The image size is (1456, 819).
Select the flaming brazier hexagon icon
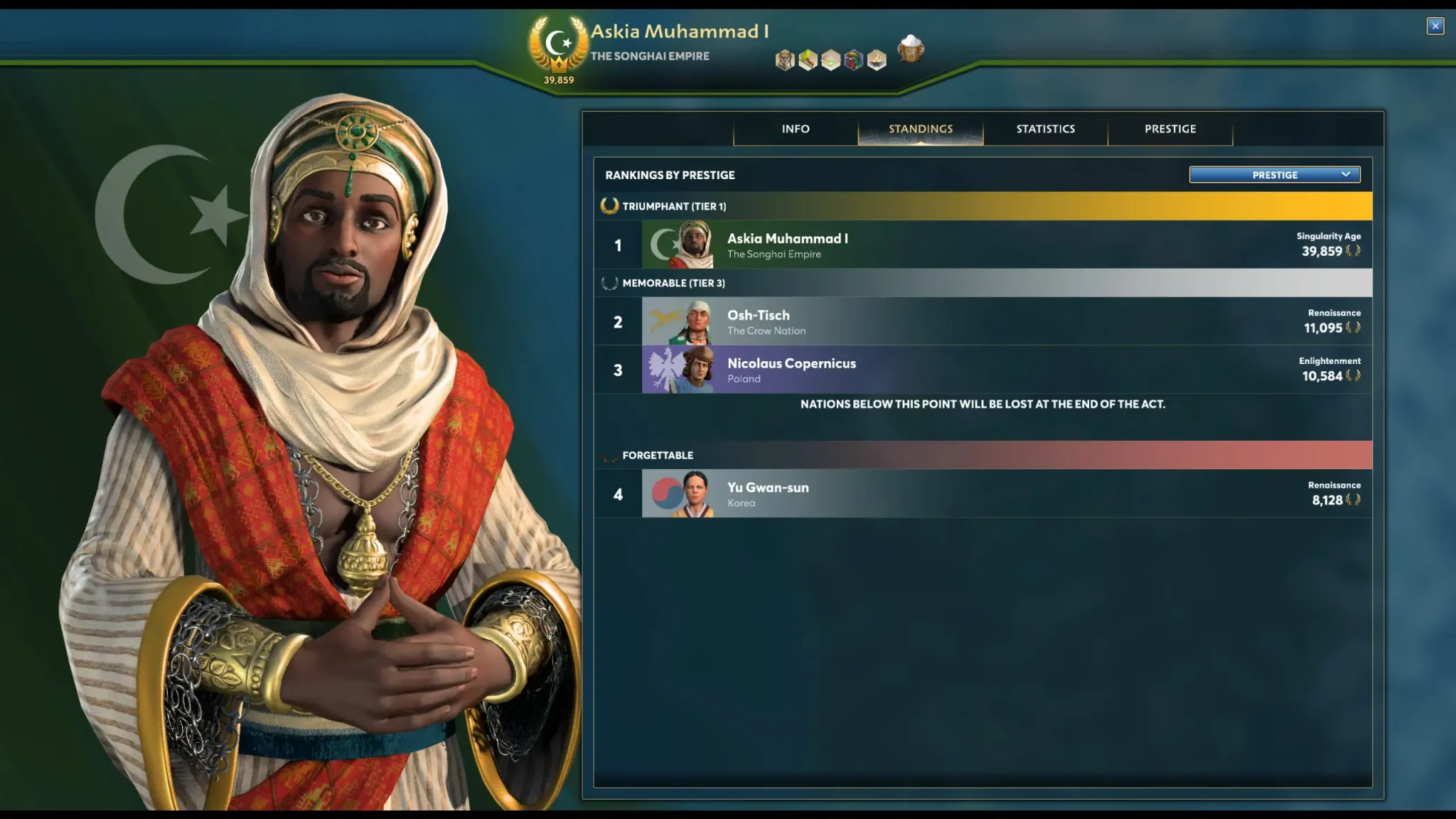tap(877, 60)
